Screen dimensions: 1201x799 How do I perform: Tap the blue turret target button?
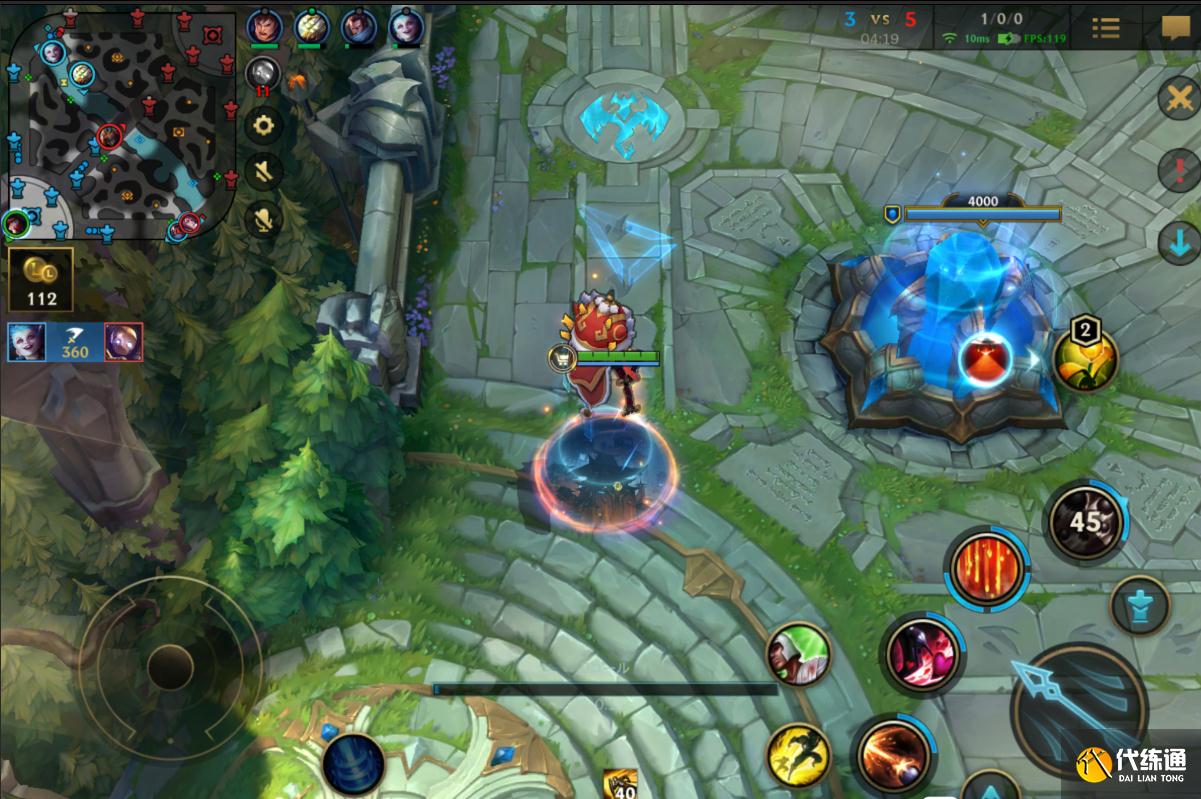click(x=1140, y=605)
